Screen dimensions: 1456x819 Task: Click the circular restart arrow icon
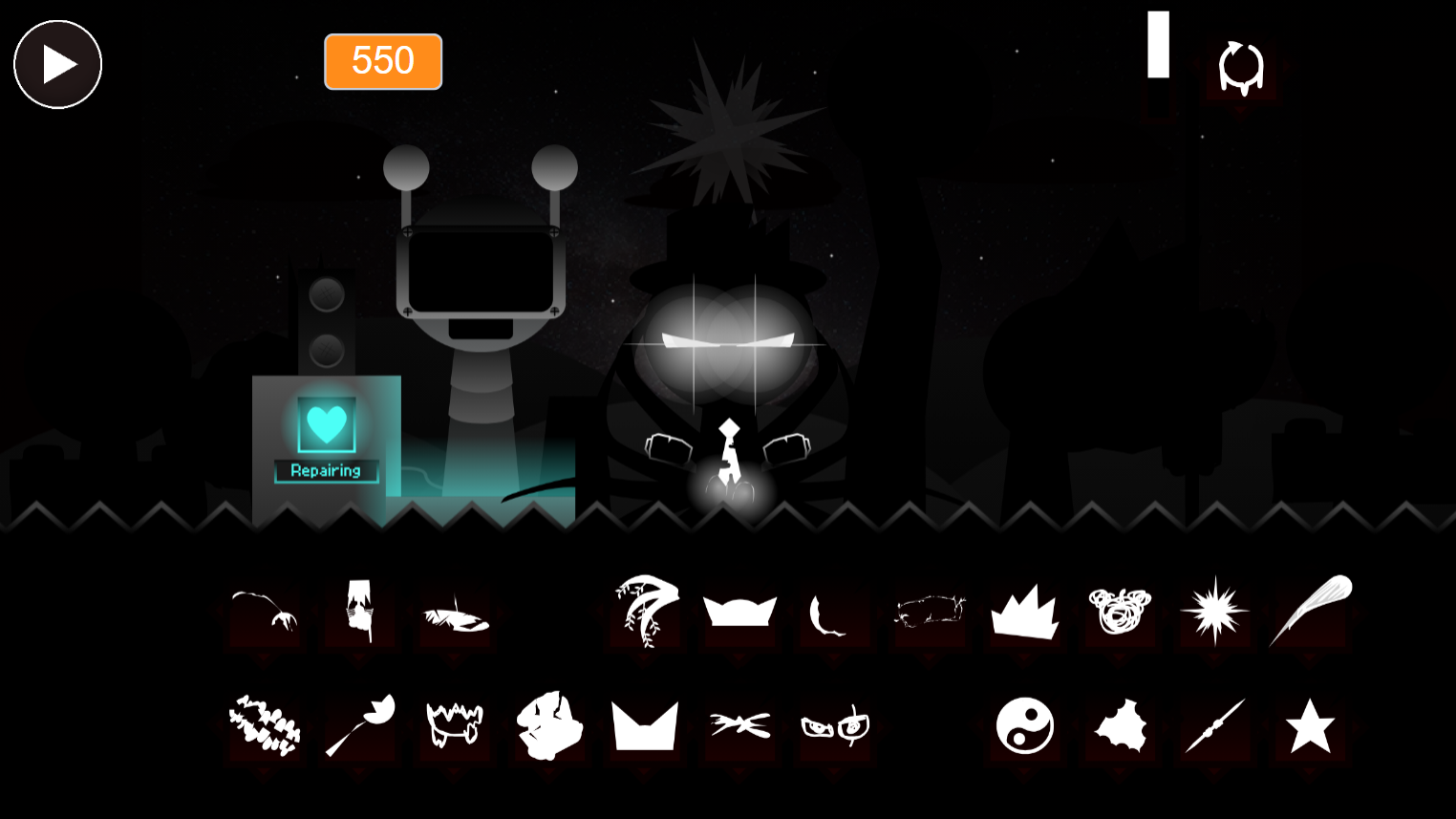(x=1240, y=67)
